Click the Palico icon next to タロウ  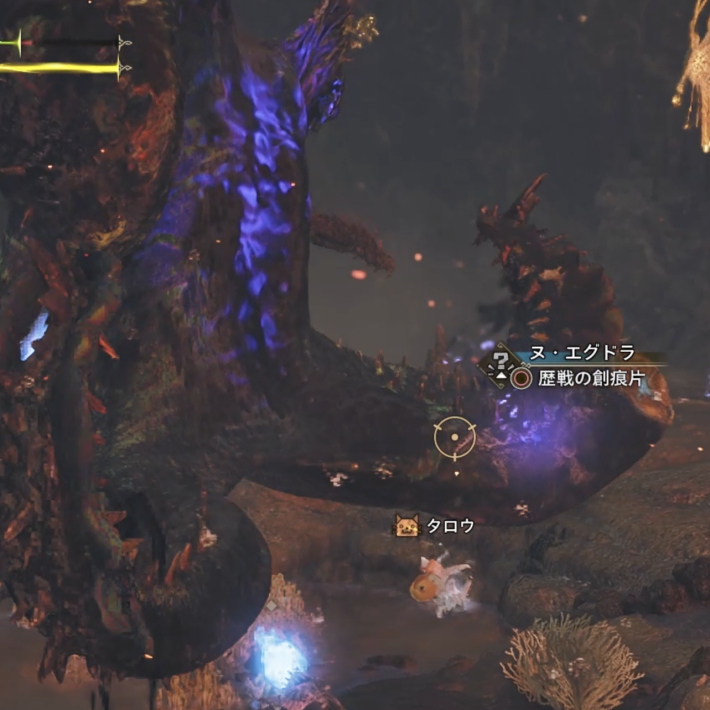click(x=407, y=526)
